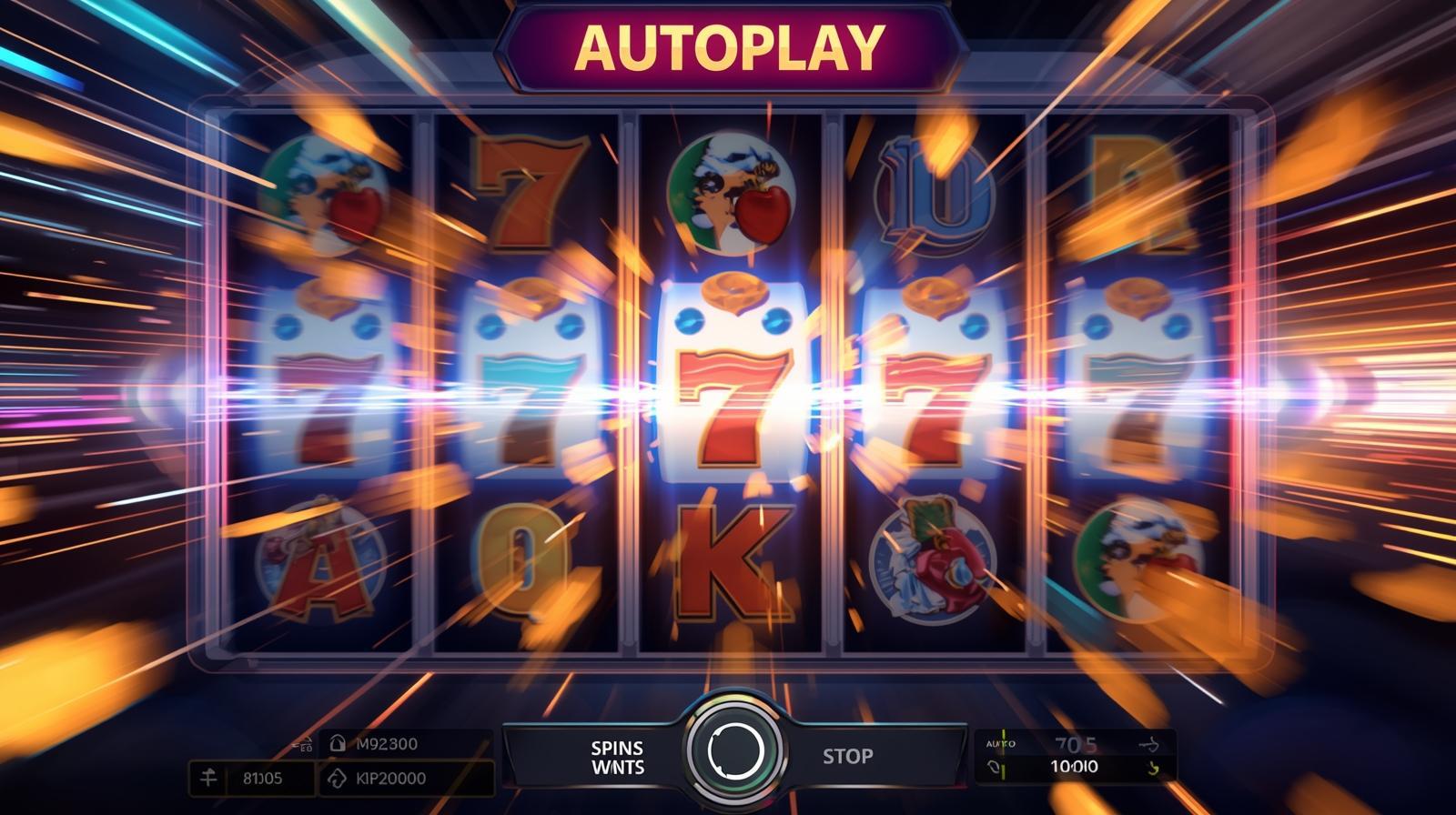Open the SPINS WNTS panel
This screenshot has height=815, width=1456.
617,758
